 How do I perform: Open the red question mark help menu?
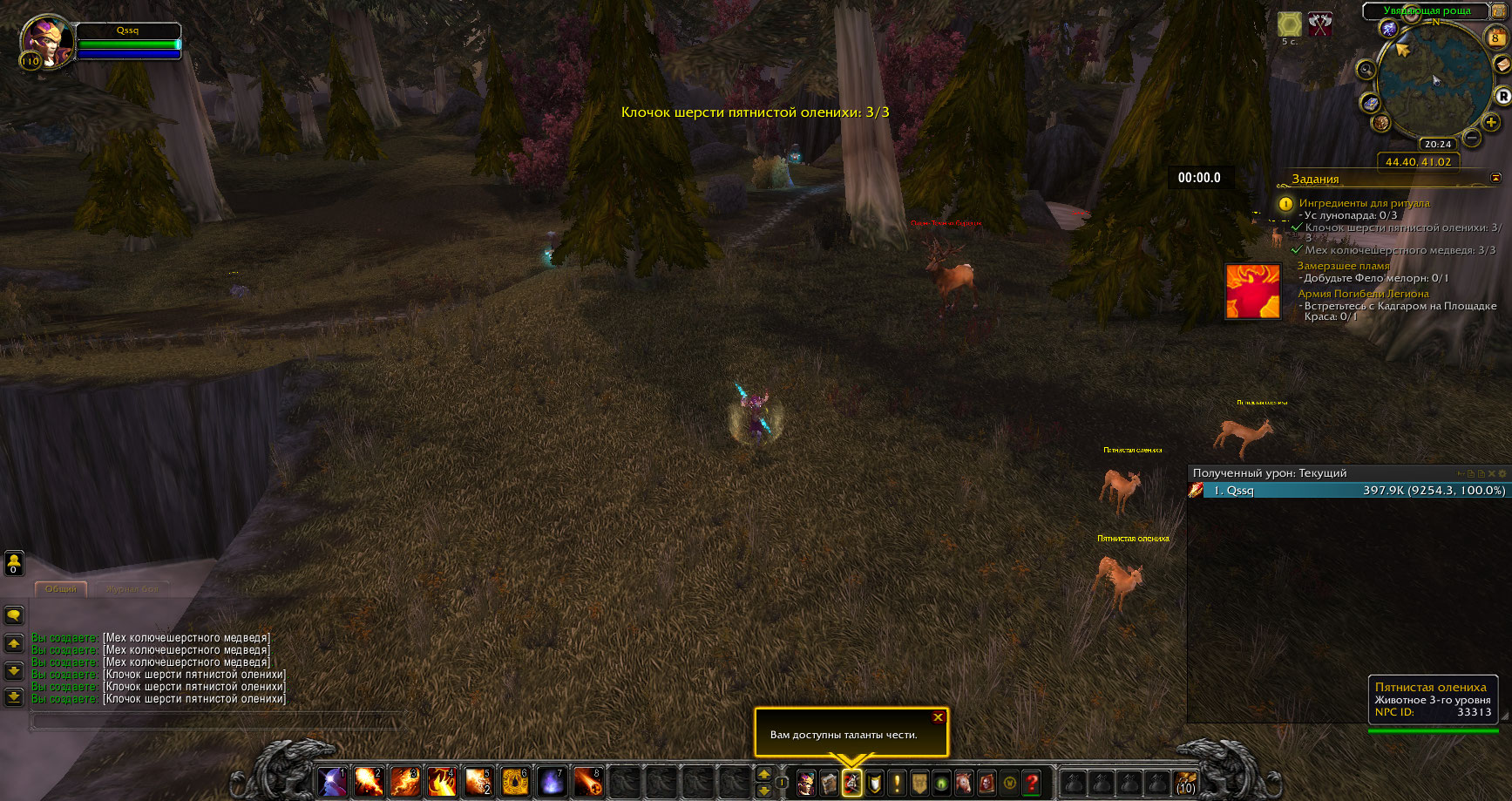click(x=1032, y=783)
